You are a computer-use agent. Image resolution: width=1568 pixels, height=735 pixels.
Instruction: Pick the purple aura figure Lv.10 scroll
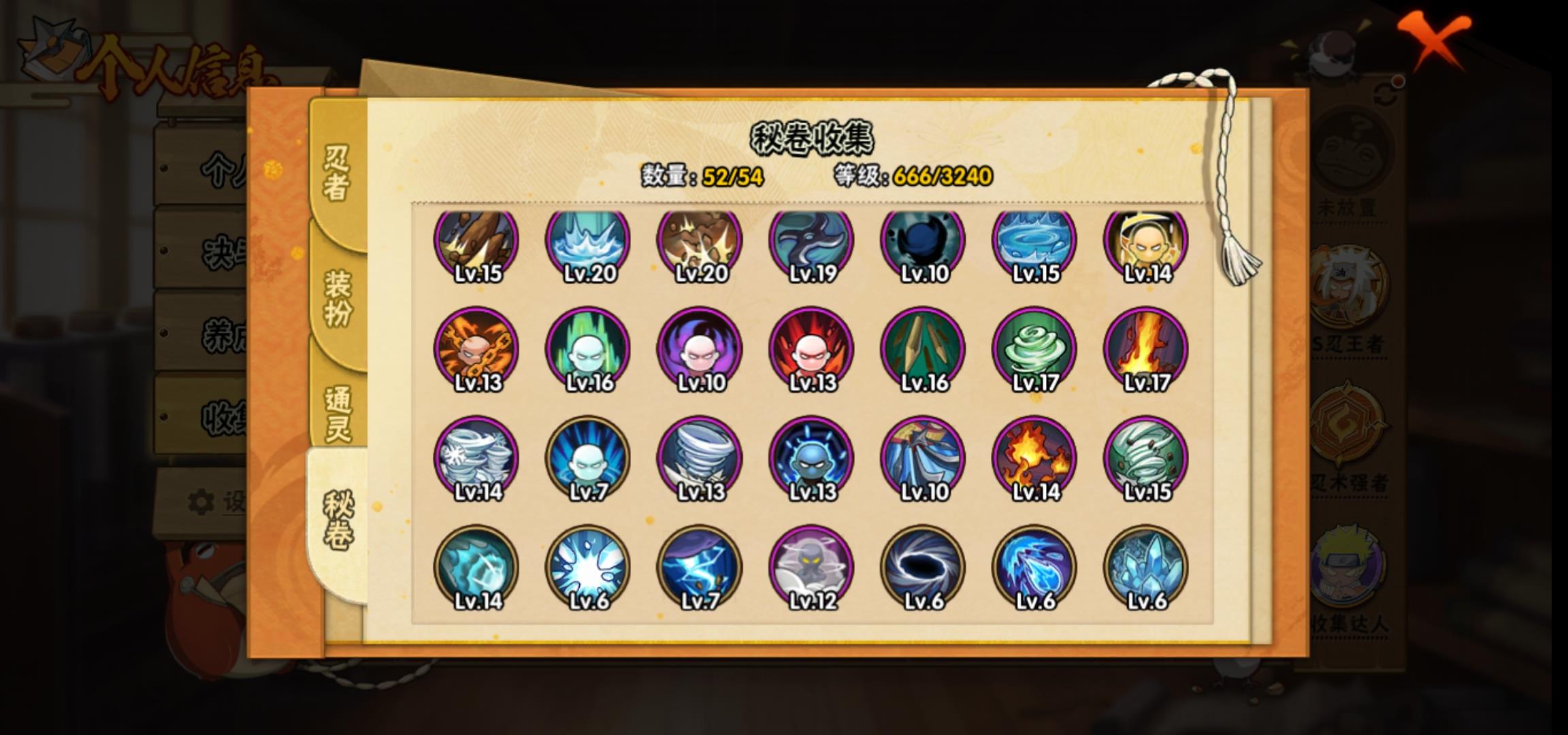click(x=700, y=350)
